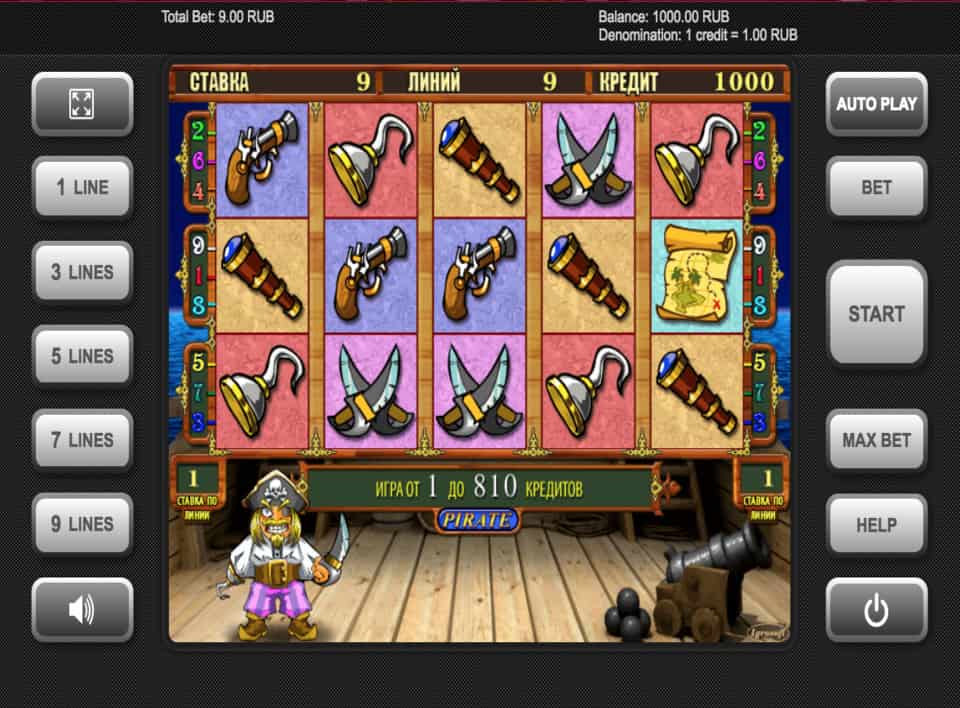Choose the MAX BET button

coord(876,440)
